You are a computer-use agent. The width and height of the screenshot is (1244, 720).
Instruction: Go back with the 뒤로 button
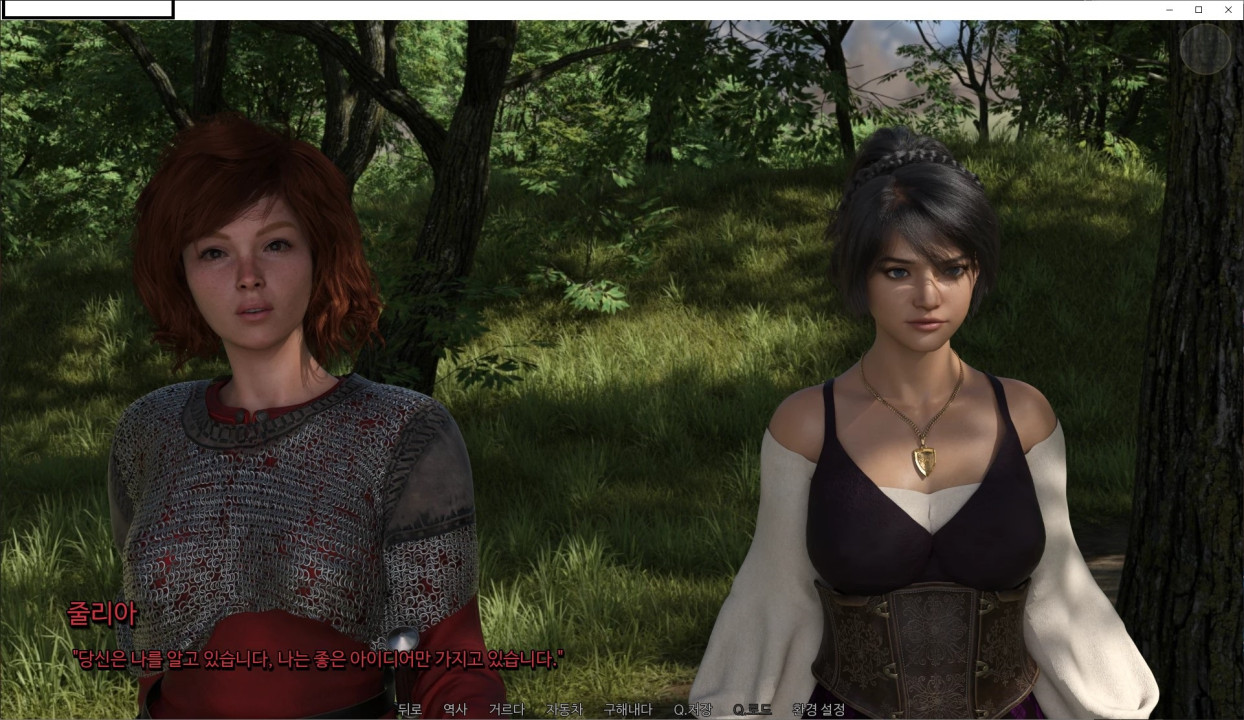(x=410, y=710)
